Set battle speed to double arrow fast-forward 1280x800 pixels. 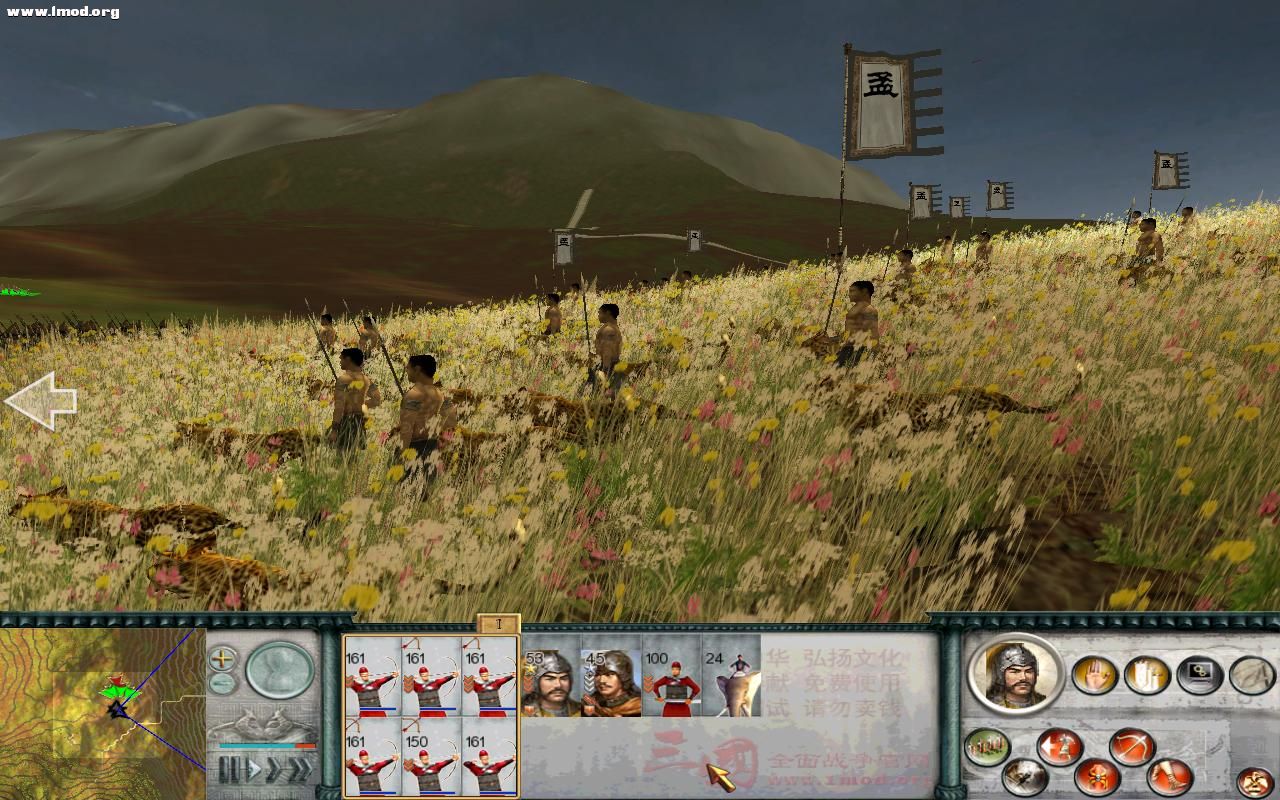pos(274,770)
